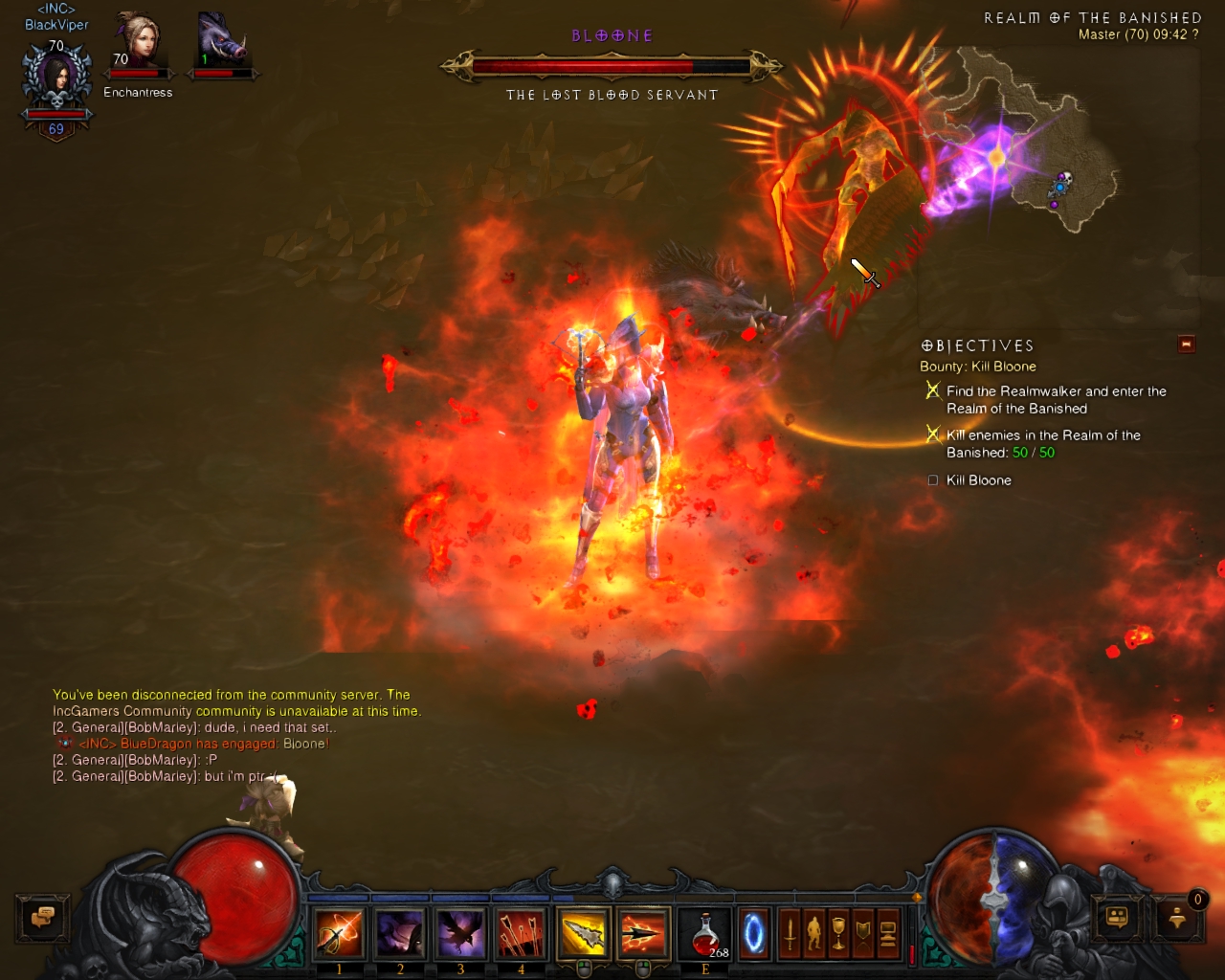
Task: Click the boar pet portrait
Action: point(223,43)
